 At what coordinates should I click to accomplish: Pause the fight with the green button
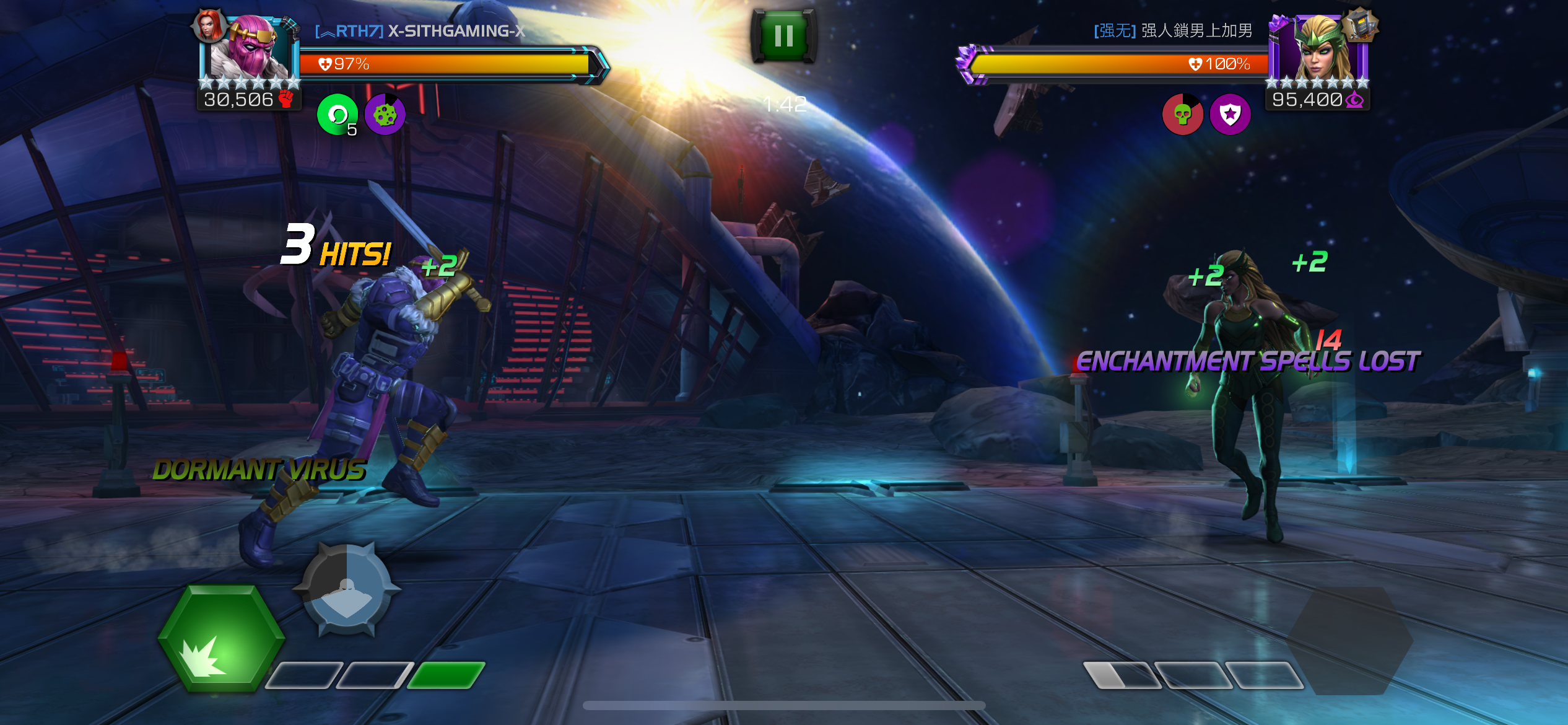pyautogui.click(x=783, y=36)
